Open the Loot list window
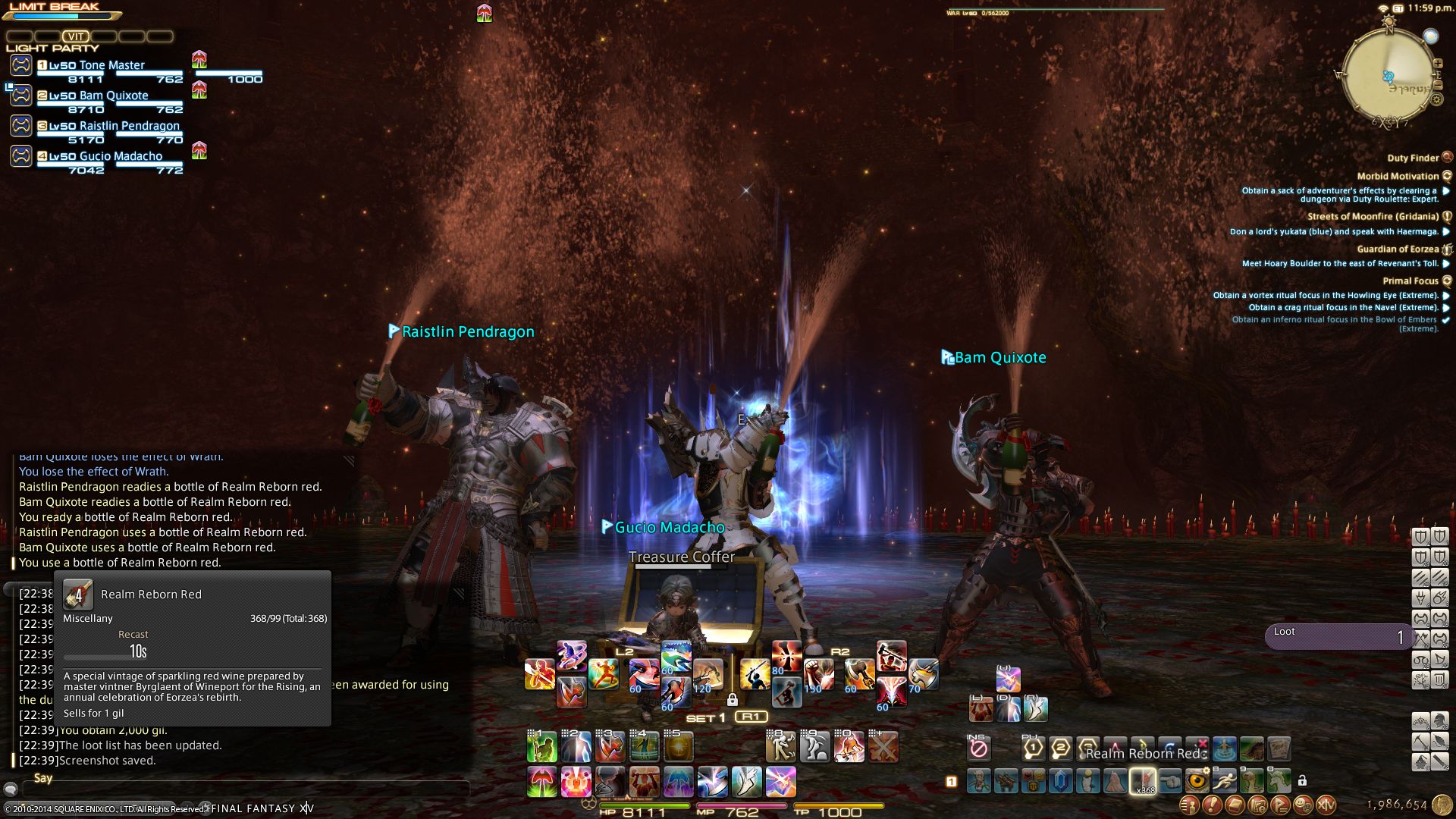This screenshot has width=1456, height=819. pos(1338,636)
